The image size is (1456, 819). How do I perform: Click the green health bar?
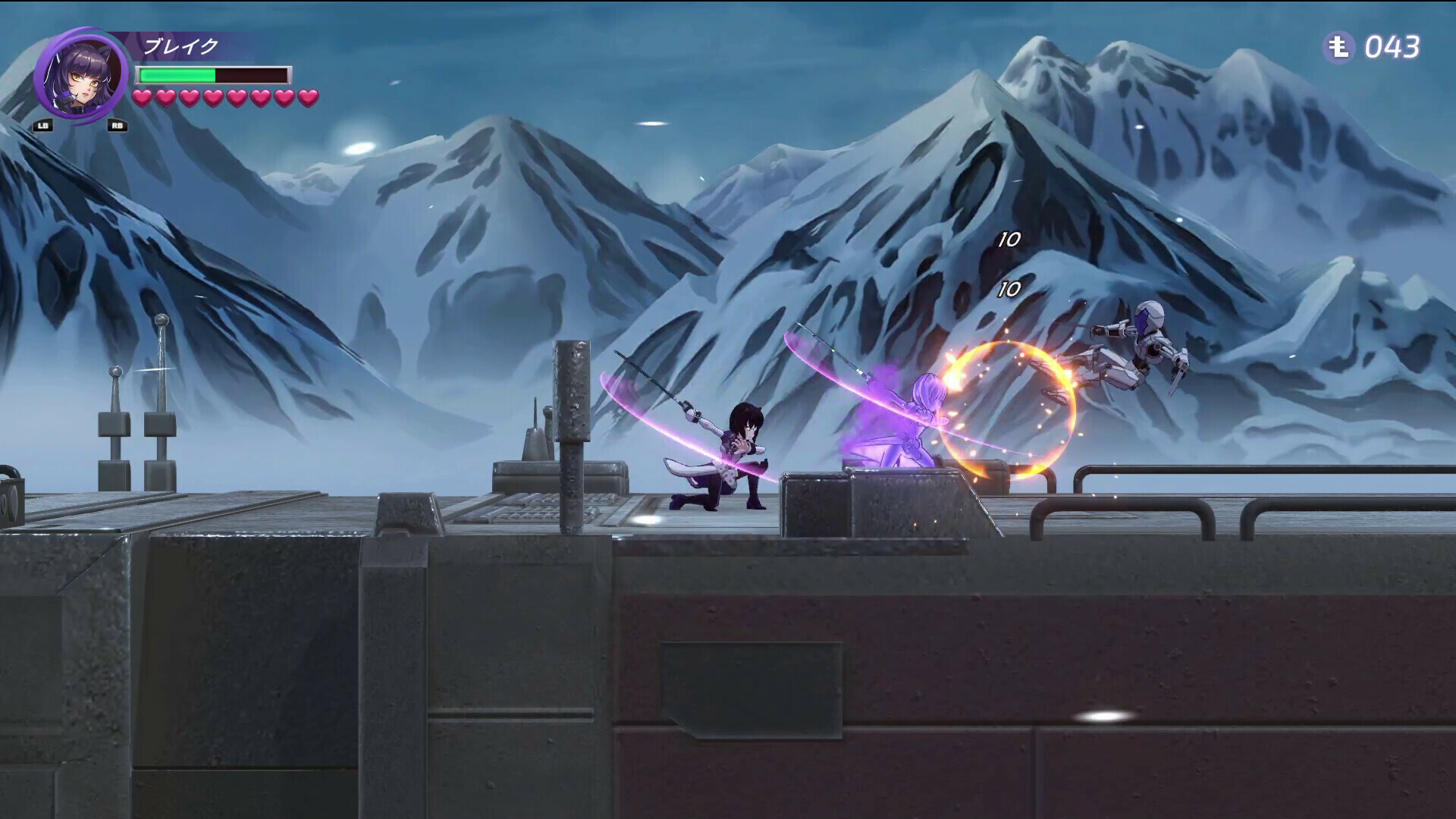(176, 74)
